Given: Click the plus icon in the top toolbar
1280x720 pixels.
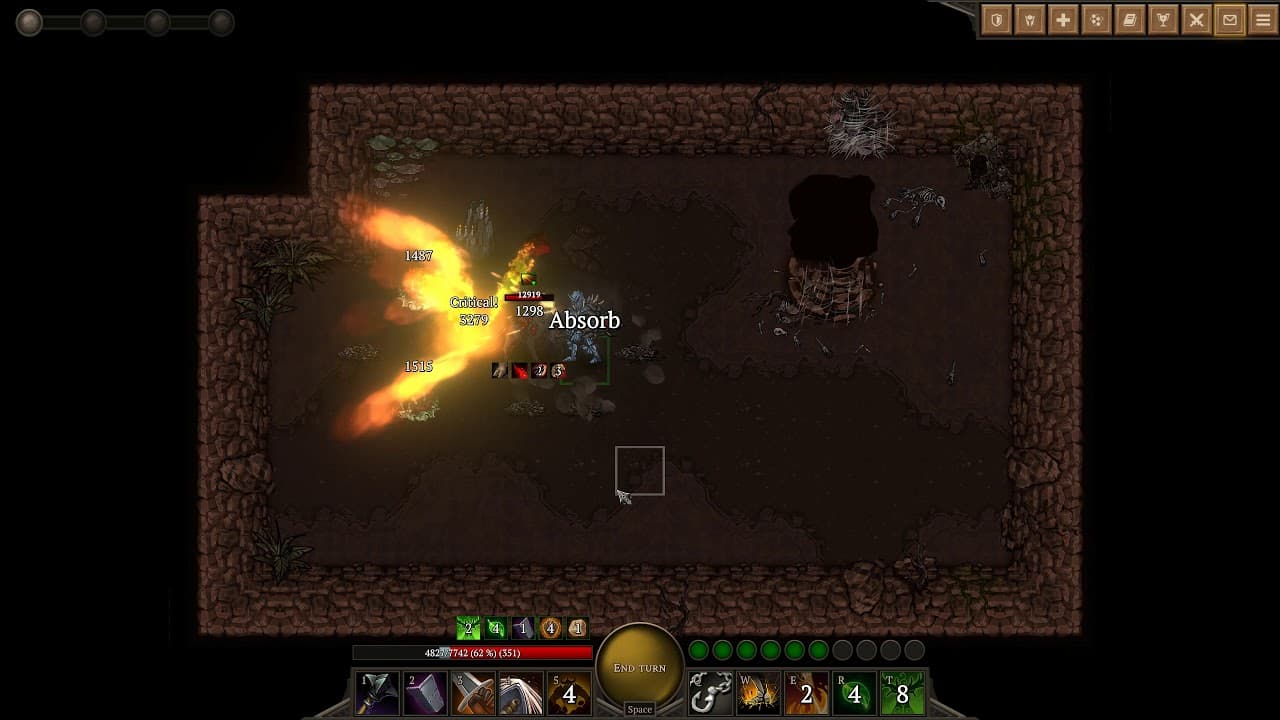Looking at the screenshot, I should [x=1063, y=20].
